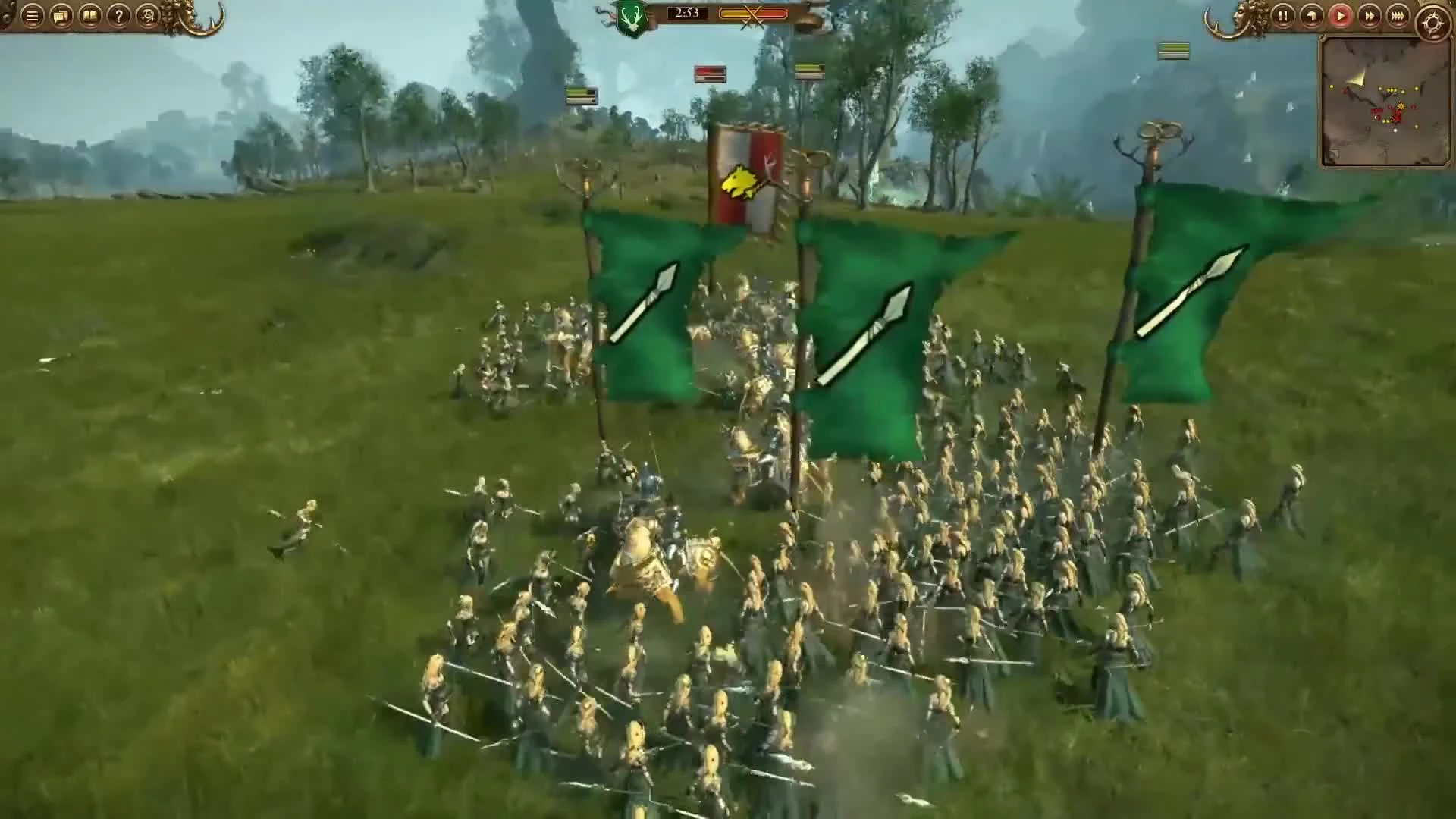Enable fast forward speed
The width and height of the screenshot is (1456, 819).
coord(1369,17)
